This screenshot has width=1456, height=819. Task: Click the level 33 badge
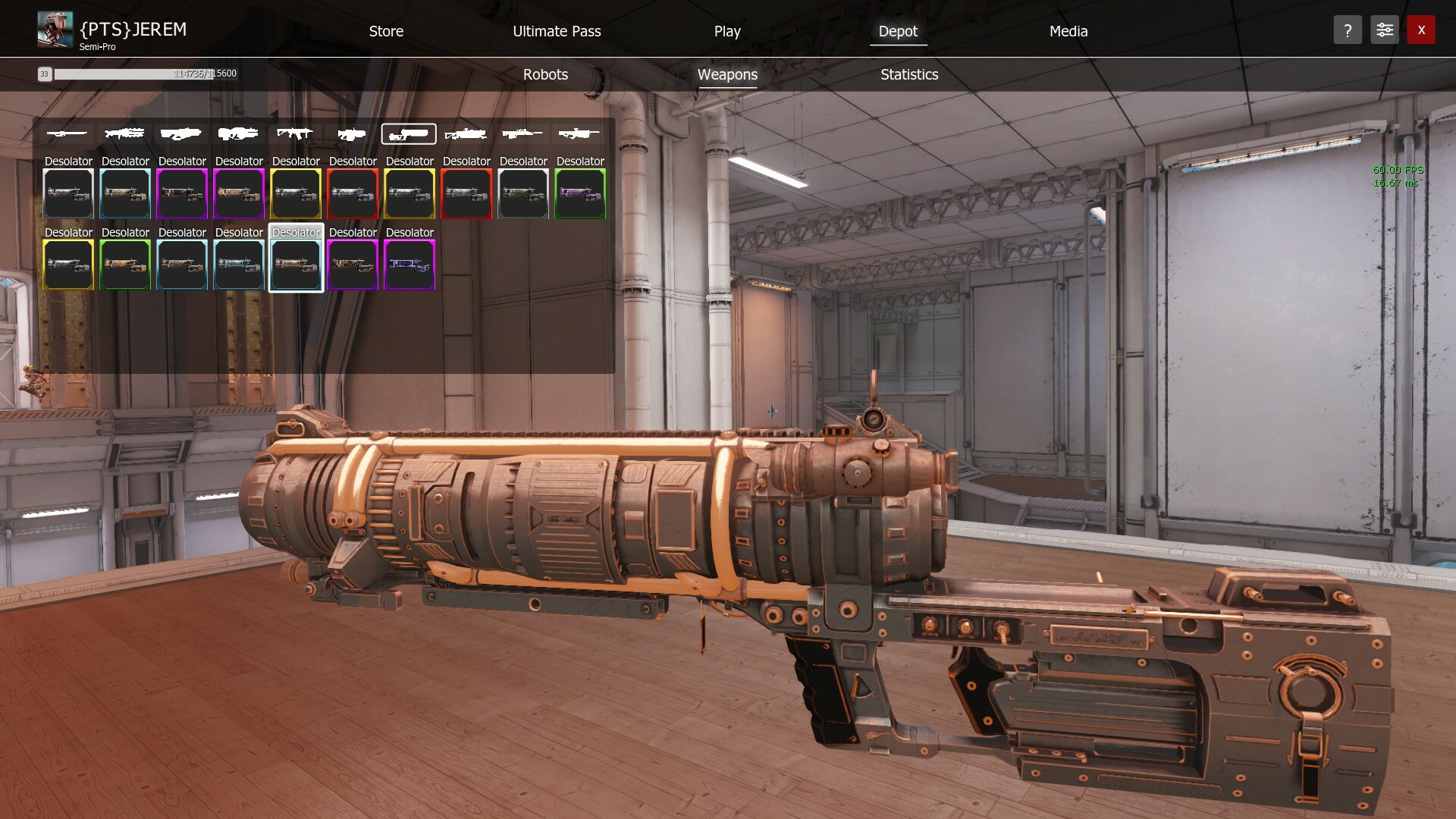[45, 74]
